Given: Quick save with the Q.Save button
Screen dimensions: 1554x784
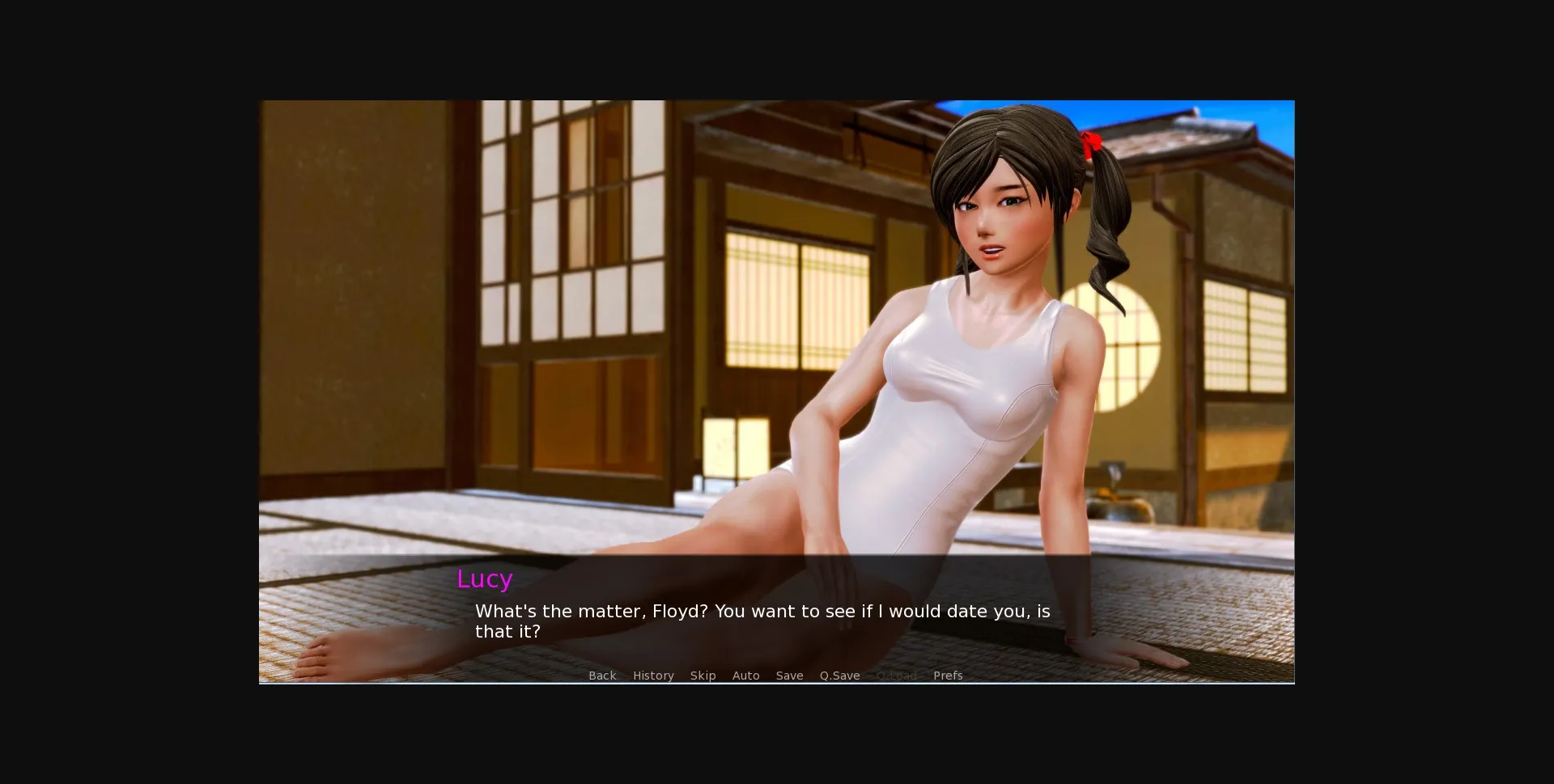Looking at the screenshot, I should click(839, 676).
